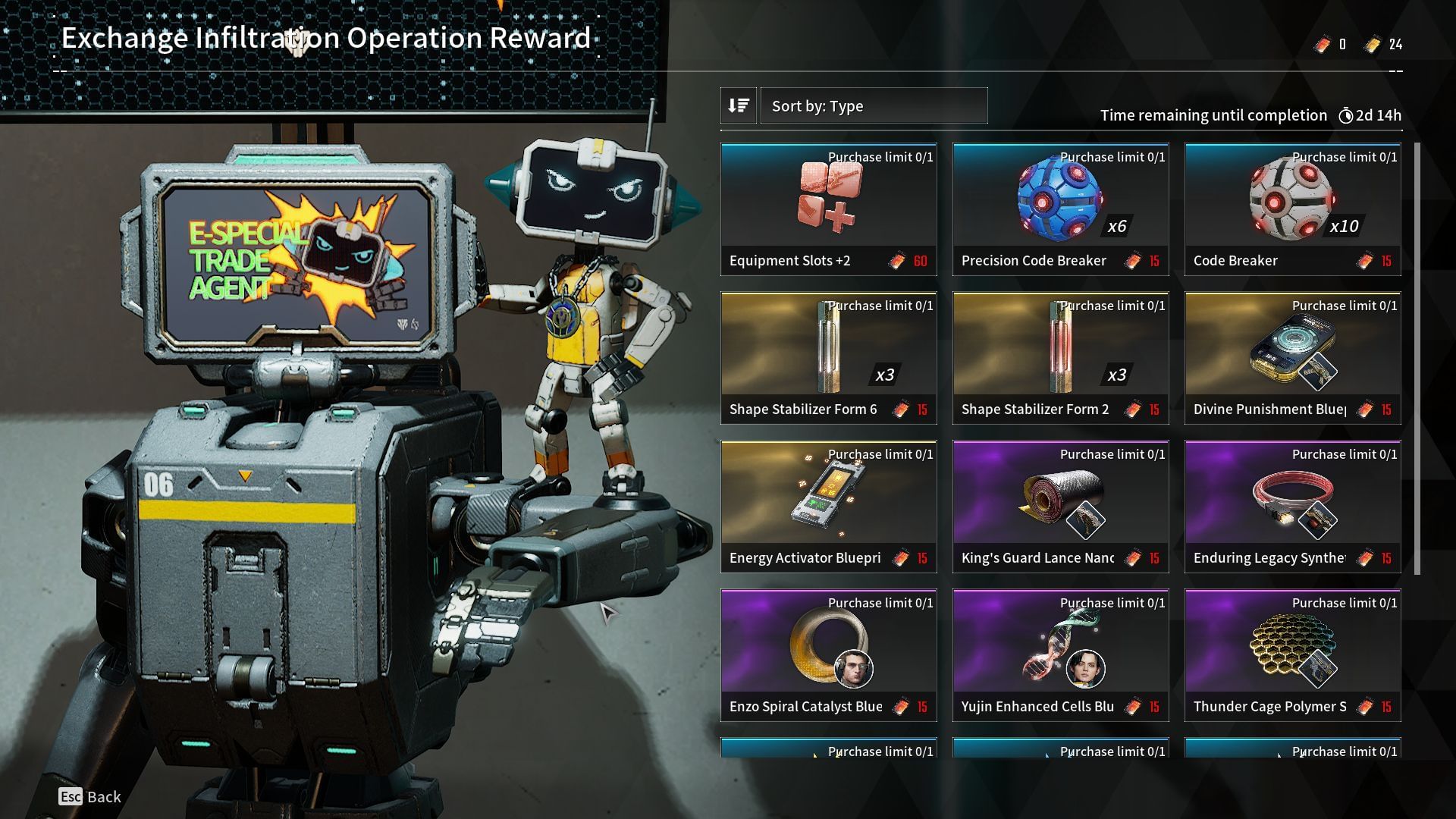The height and width of the screenshot is (819, 1456).
Task: Choose Shape Stabilizer Form 2 reward
Action: (x=1061, y=358)
